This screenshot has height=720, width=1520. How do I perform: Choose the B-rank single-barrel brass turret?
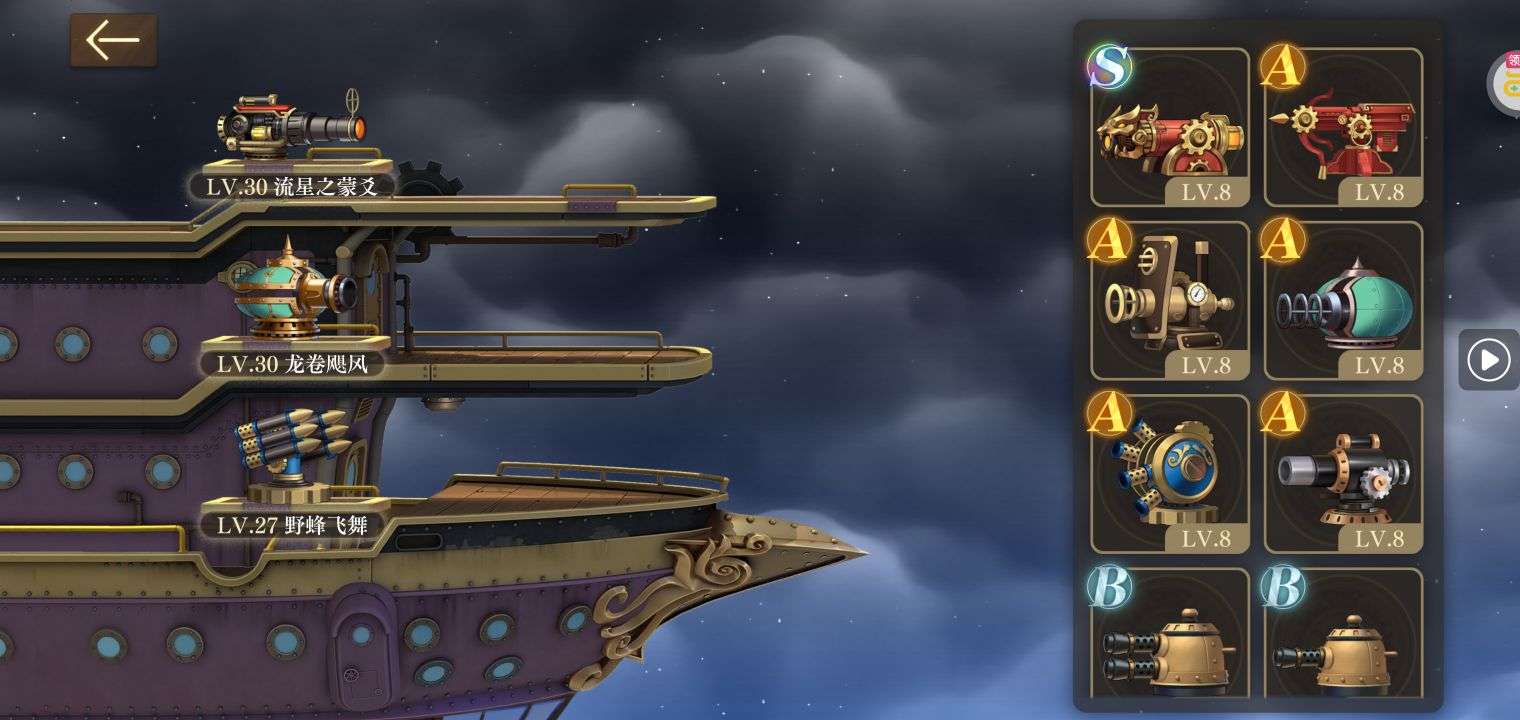click(1343, 636)
